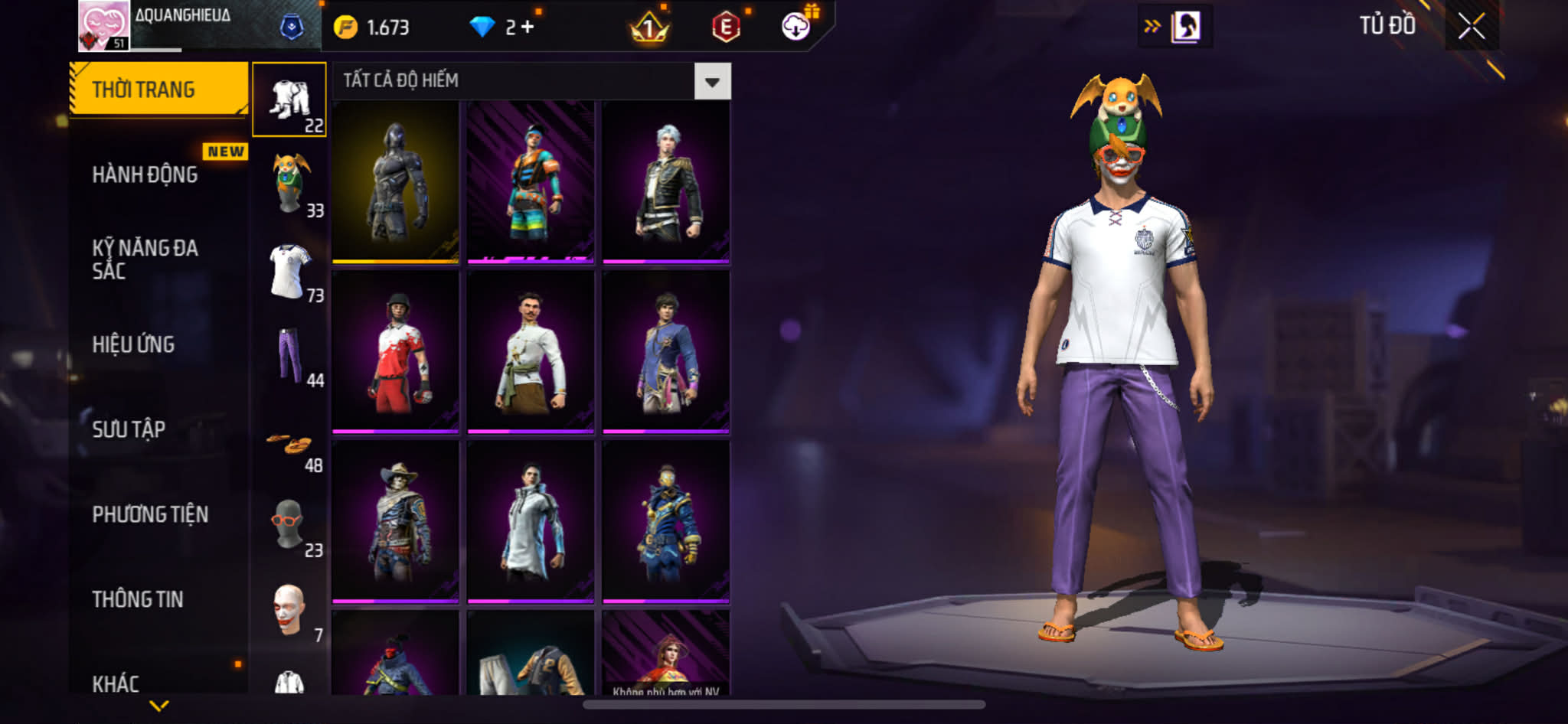This screenshot has width=1568, height=724.
Task: Add diamonds with the plus button
Action: [x=528, y=28]
